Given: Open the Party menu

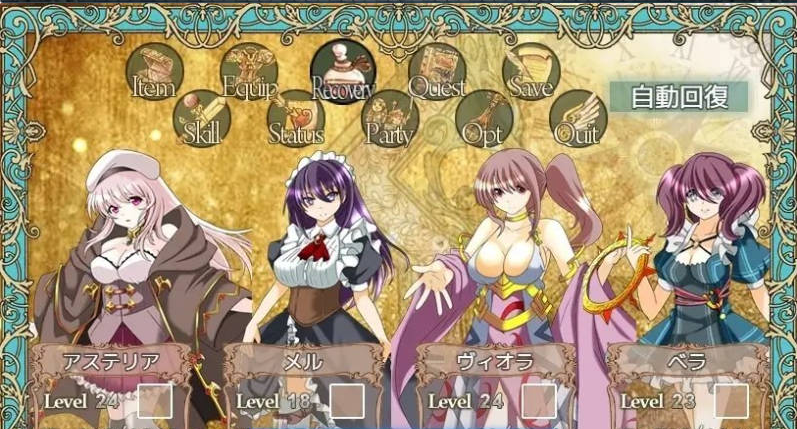Looking at the screenshot, I should click(390, 119).
